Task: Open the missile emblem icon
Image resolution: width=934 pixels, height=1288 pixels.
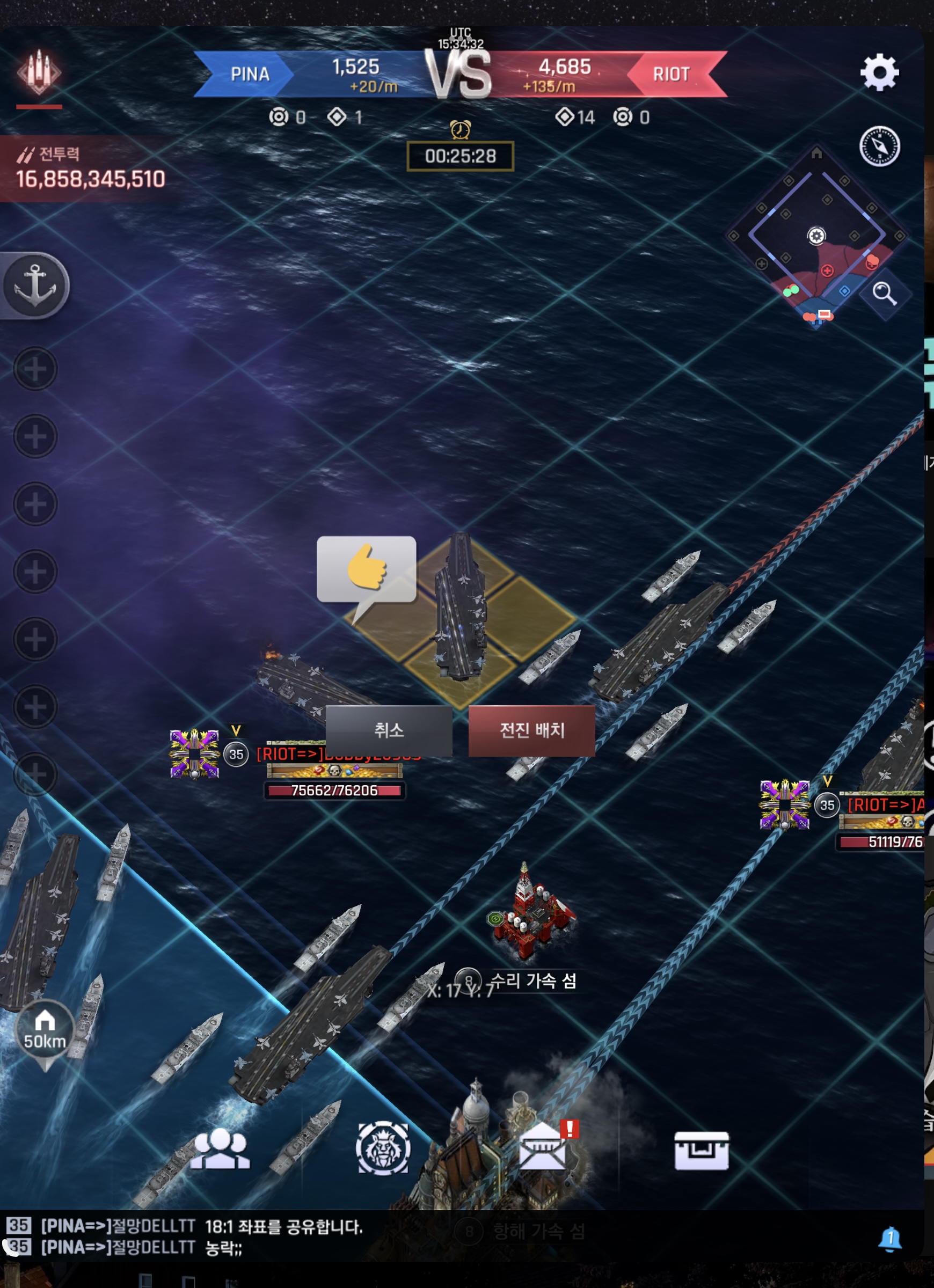Action: (39, 72)
